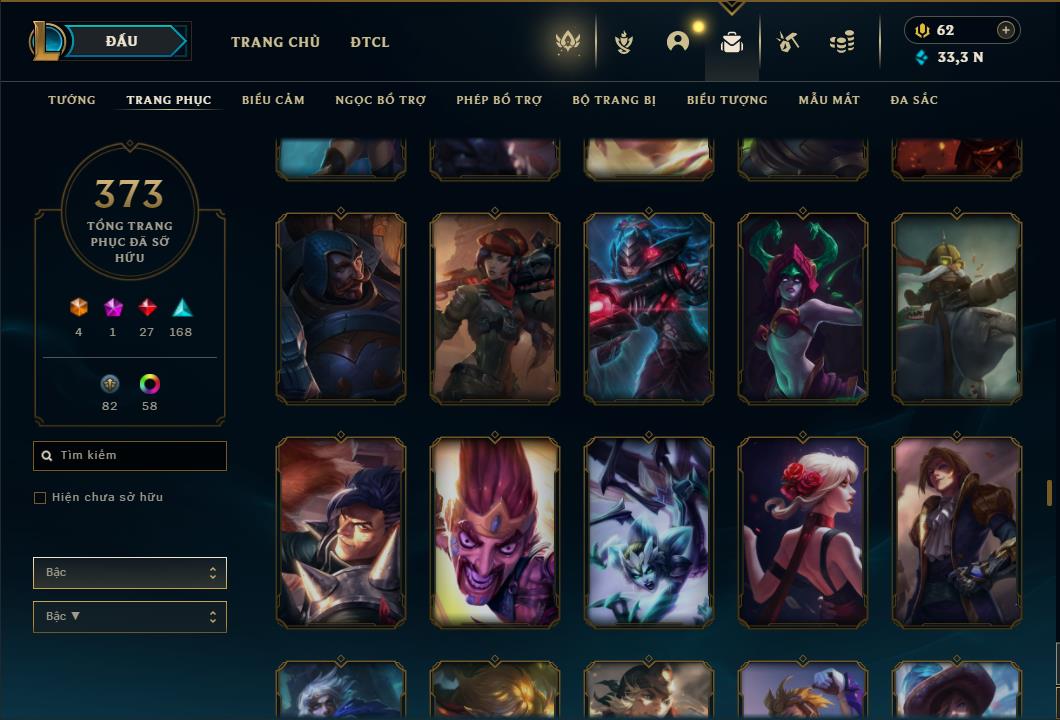Select the ĐA SẮC tab

tap(914, 100)
